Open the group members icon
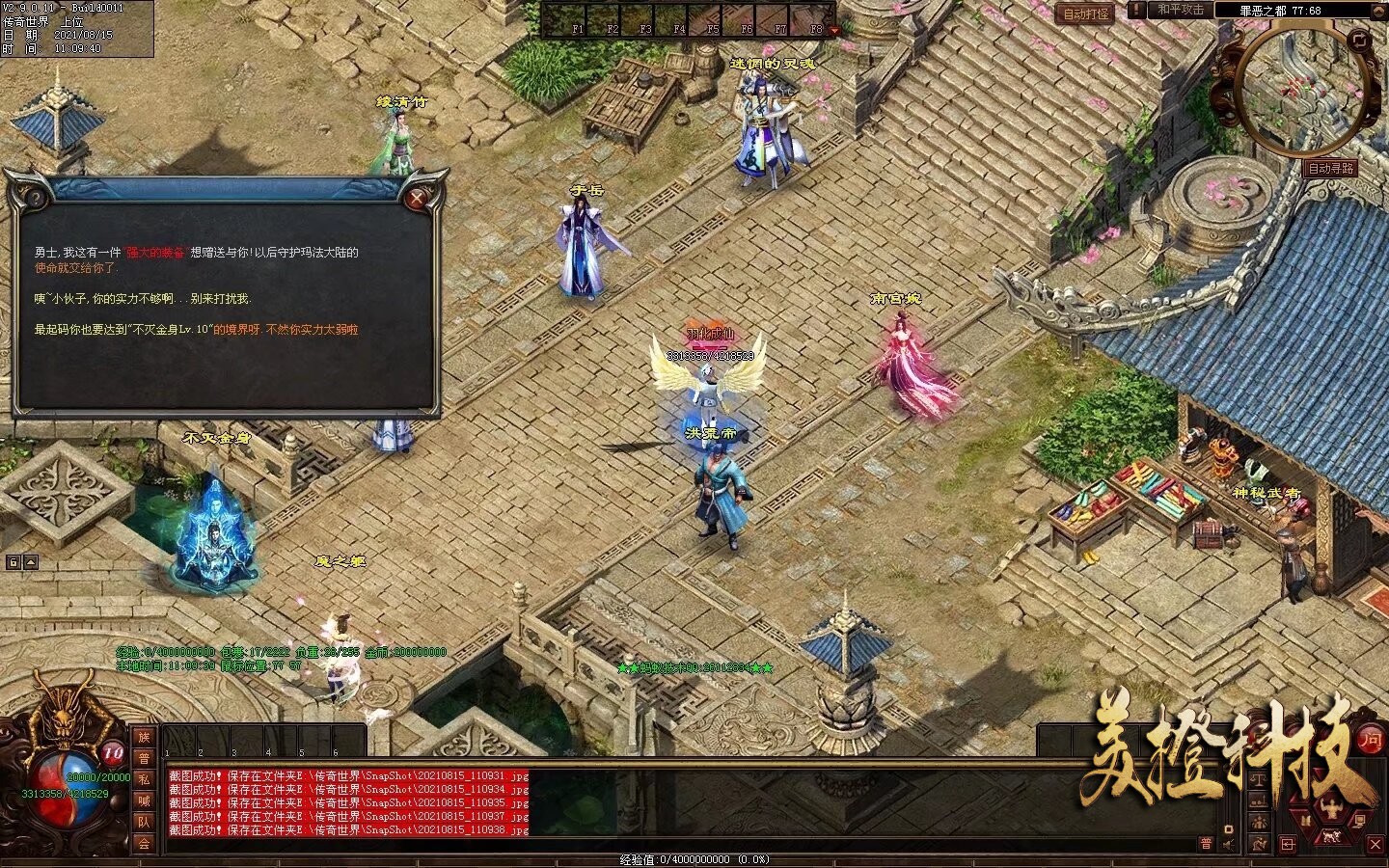Viewport: 1389px width, 868px height. 1259,822
